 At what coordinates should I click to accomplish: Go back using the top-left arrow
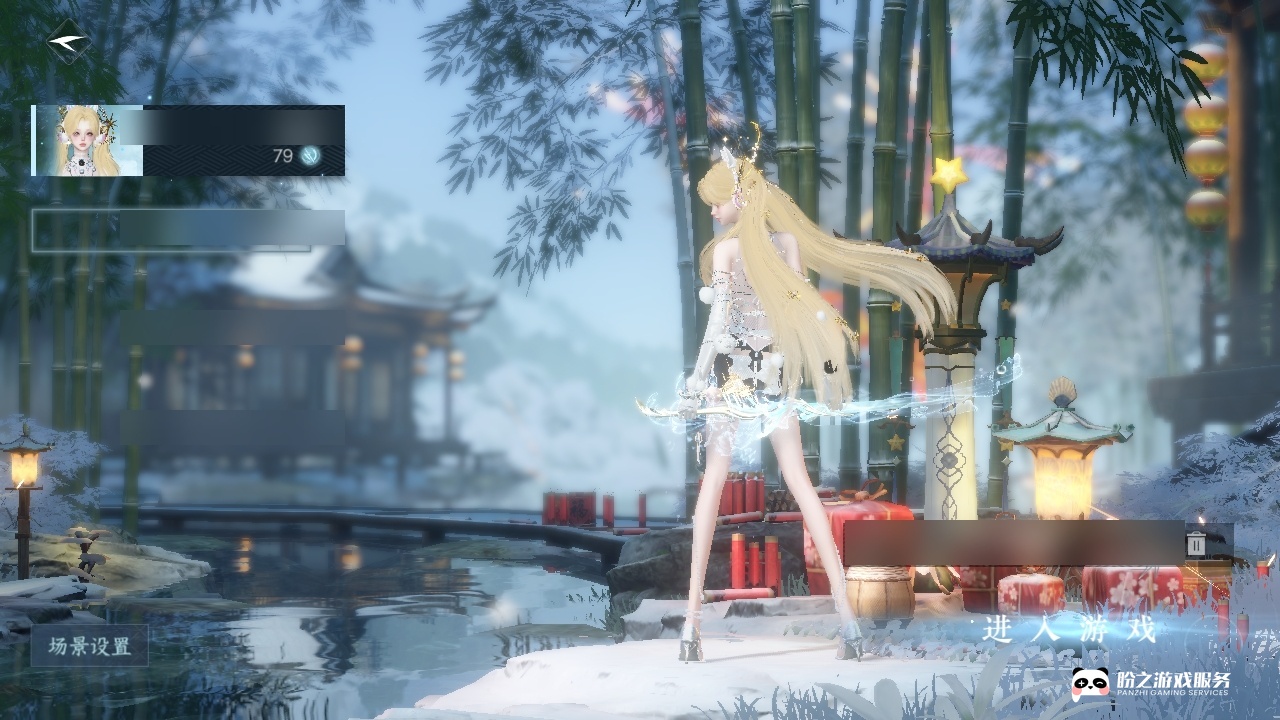click(68, 41)
